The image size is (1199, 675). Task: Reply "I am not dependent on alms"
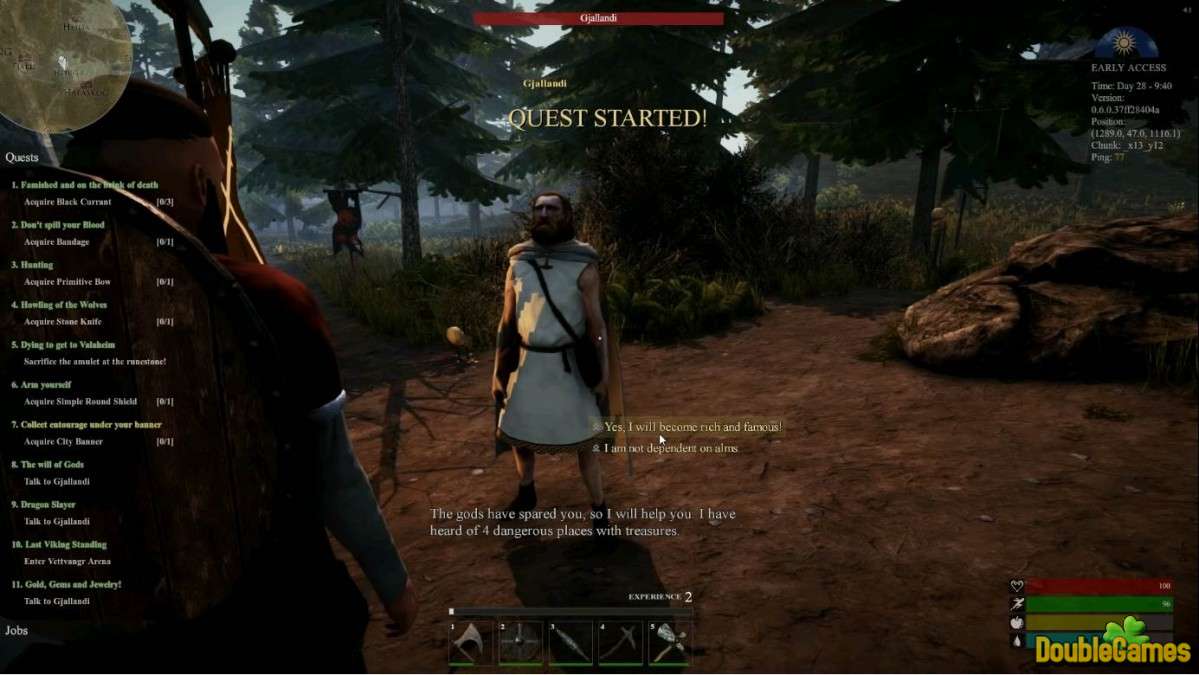pos(671,449)
